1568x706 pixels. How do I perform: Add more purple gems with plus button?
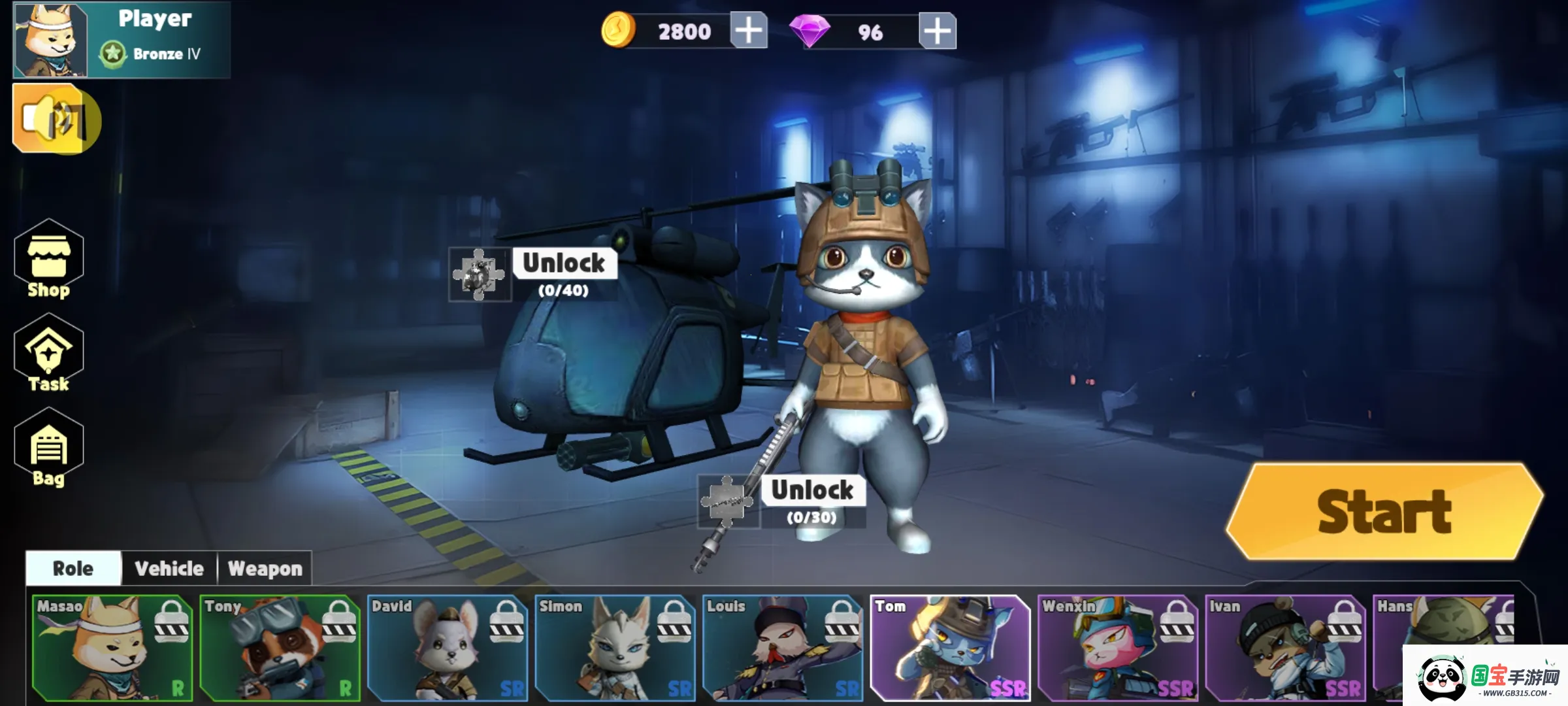(937, 31)
